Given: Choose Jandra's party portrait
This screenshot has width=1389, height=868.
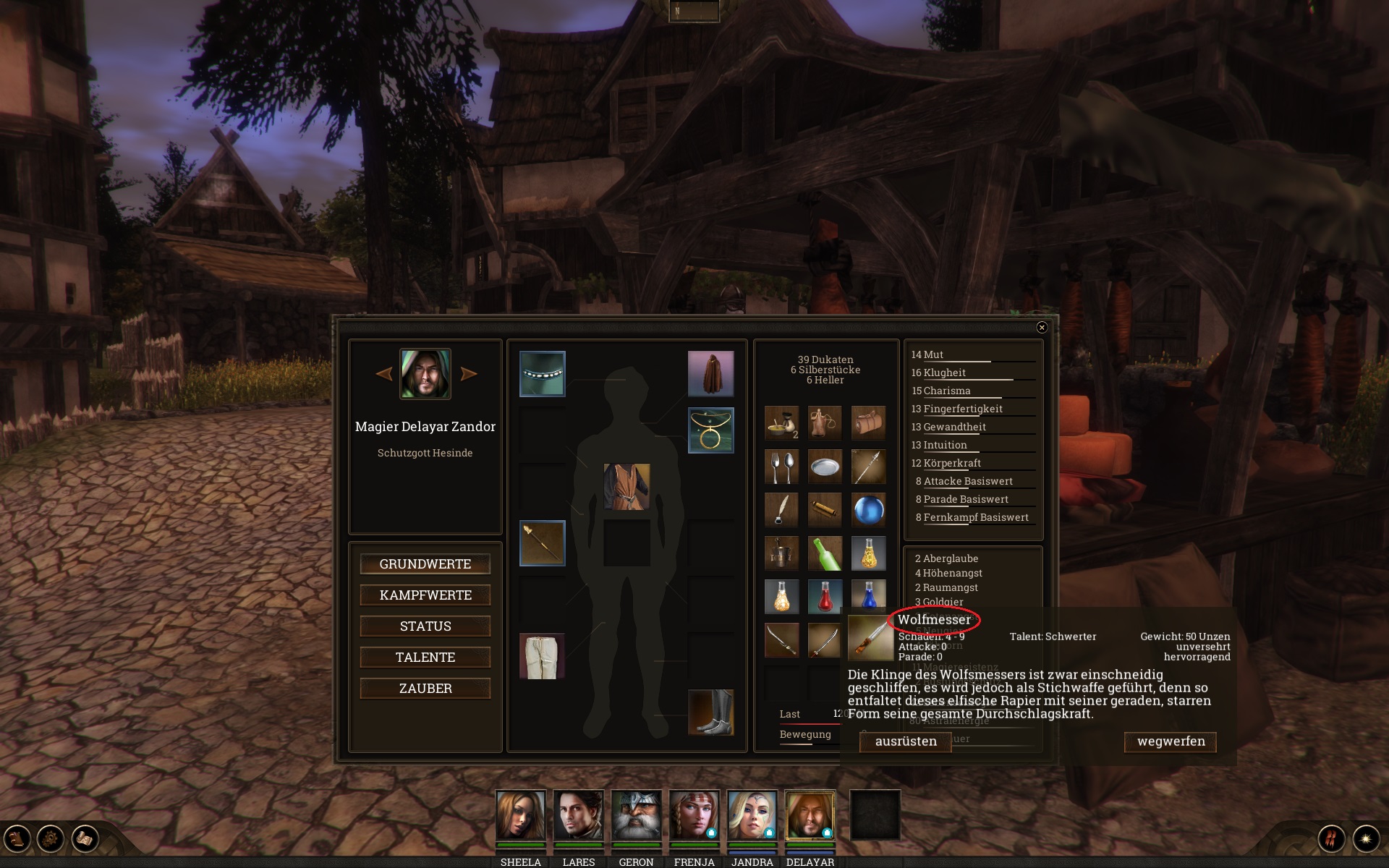Looking at the screenshot, I should point(752,815).
